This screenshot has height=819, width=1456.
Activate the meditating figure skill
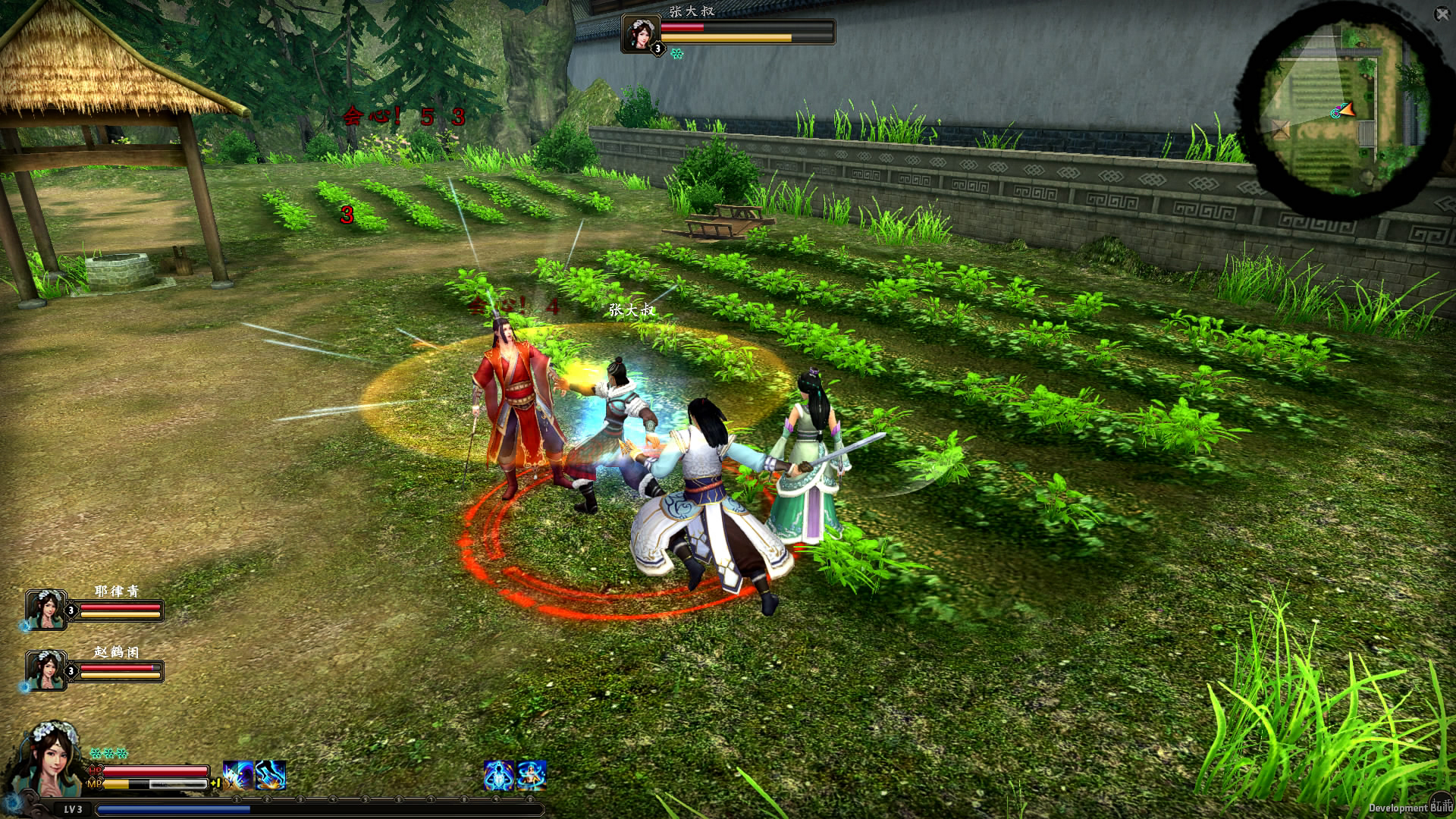point(498,776)
